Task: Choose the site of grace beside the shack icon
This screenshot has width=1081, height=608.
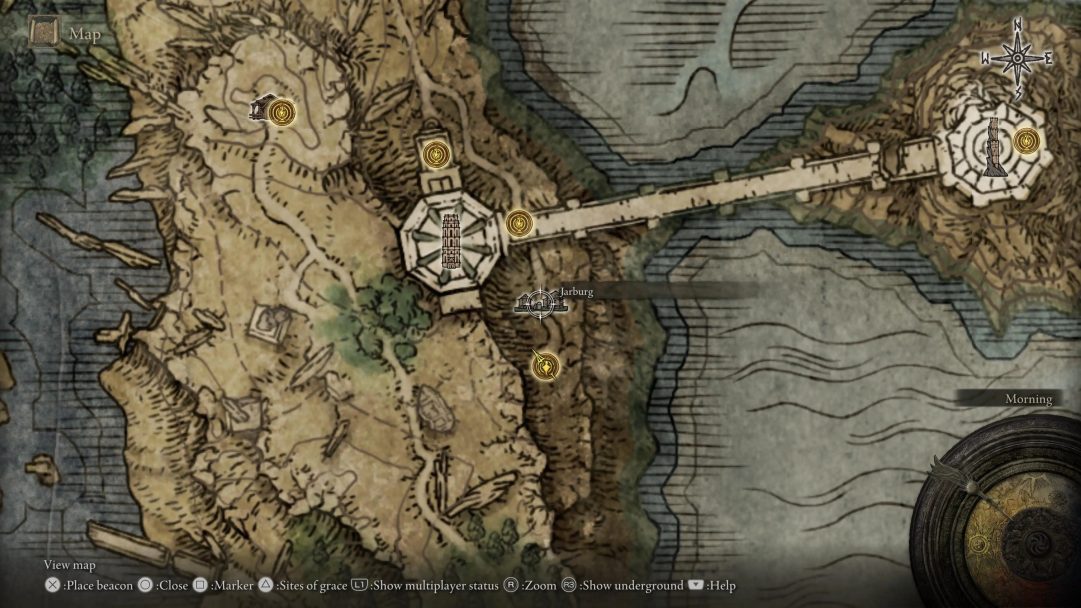Action: click(284, 110)
